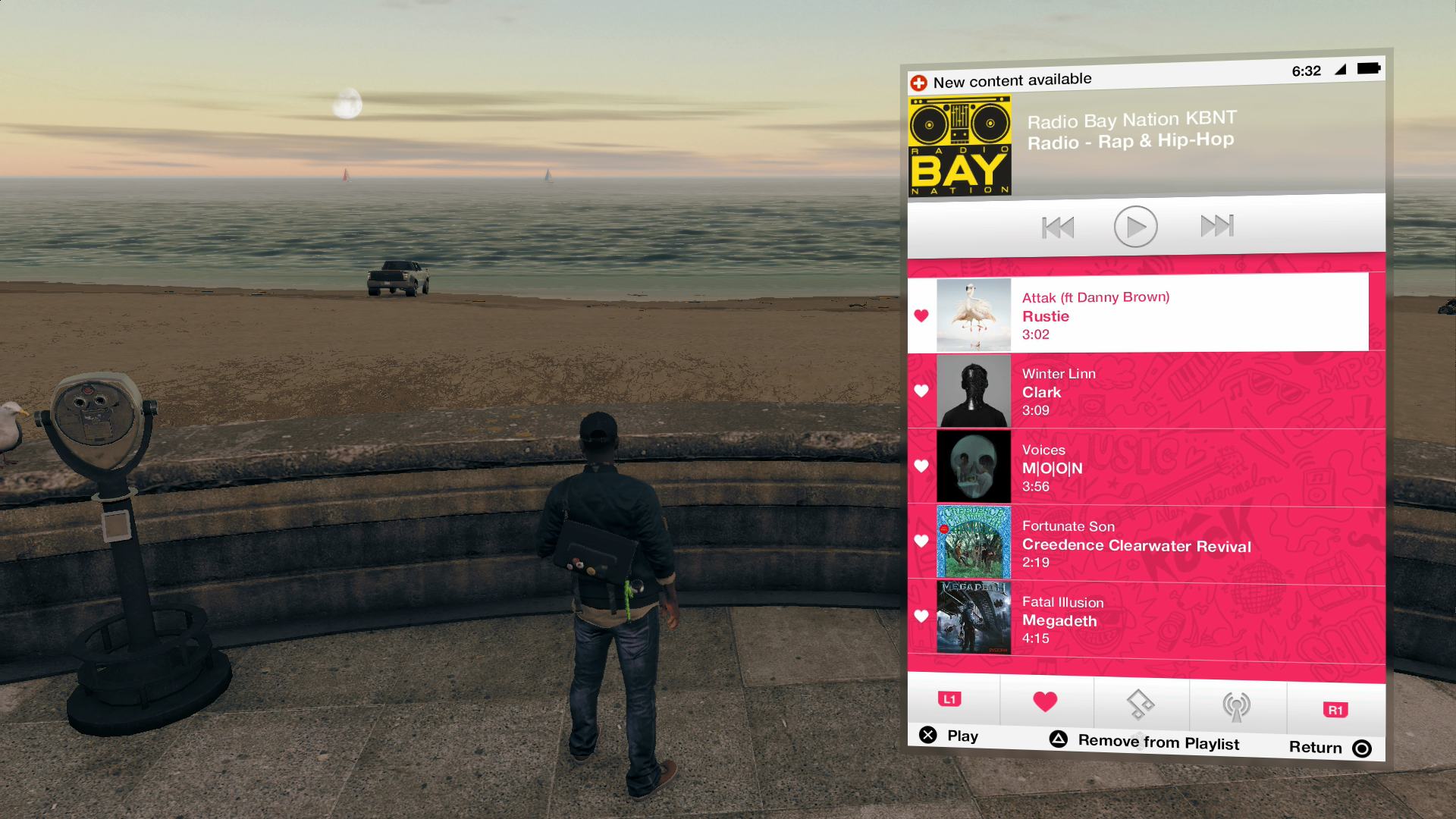Image resolution: width=1456 pixels, height=819 pixels.
Task: Unfavorite the song Attak by Rustie
Action: [921, 315]
